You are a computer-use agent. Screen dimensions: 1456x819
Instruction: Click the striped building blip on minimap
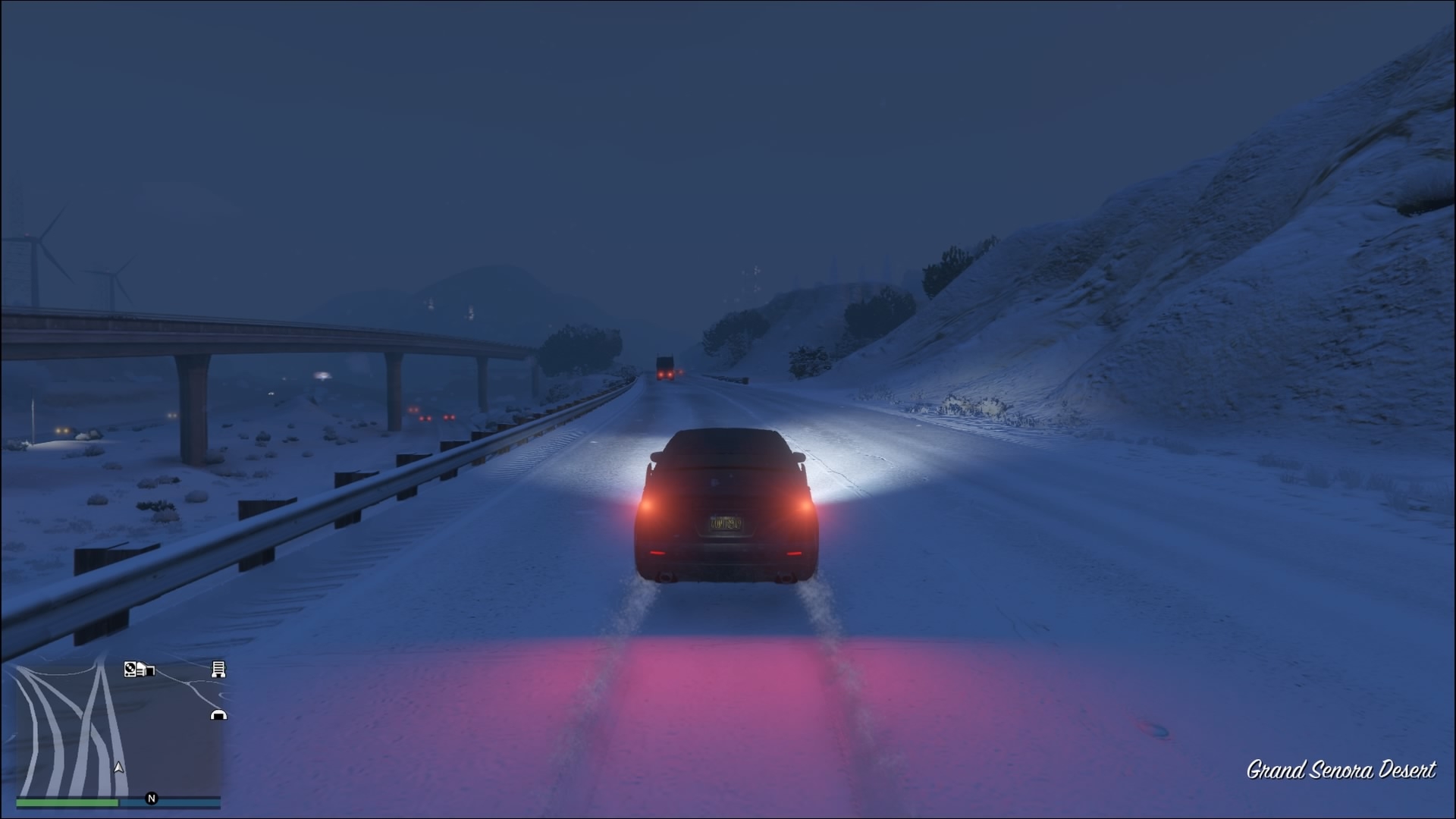tap(218, 669)
